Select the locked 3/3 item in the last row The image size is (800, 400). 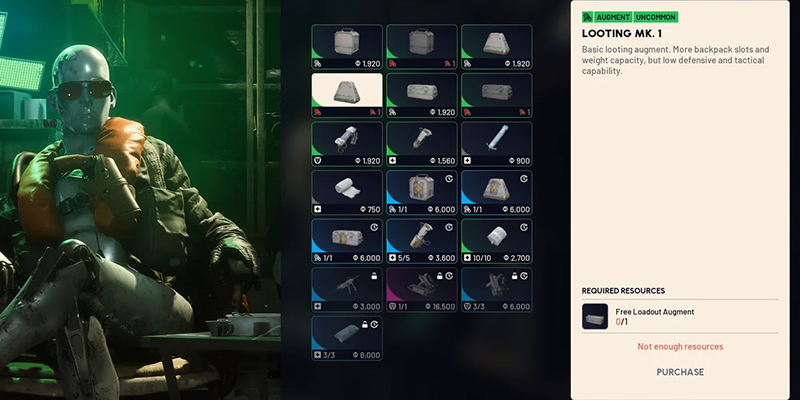346,336
